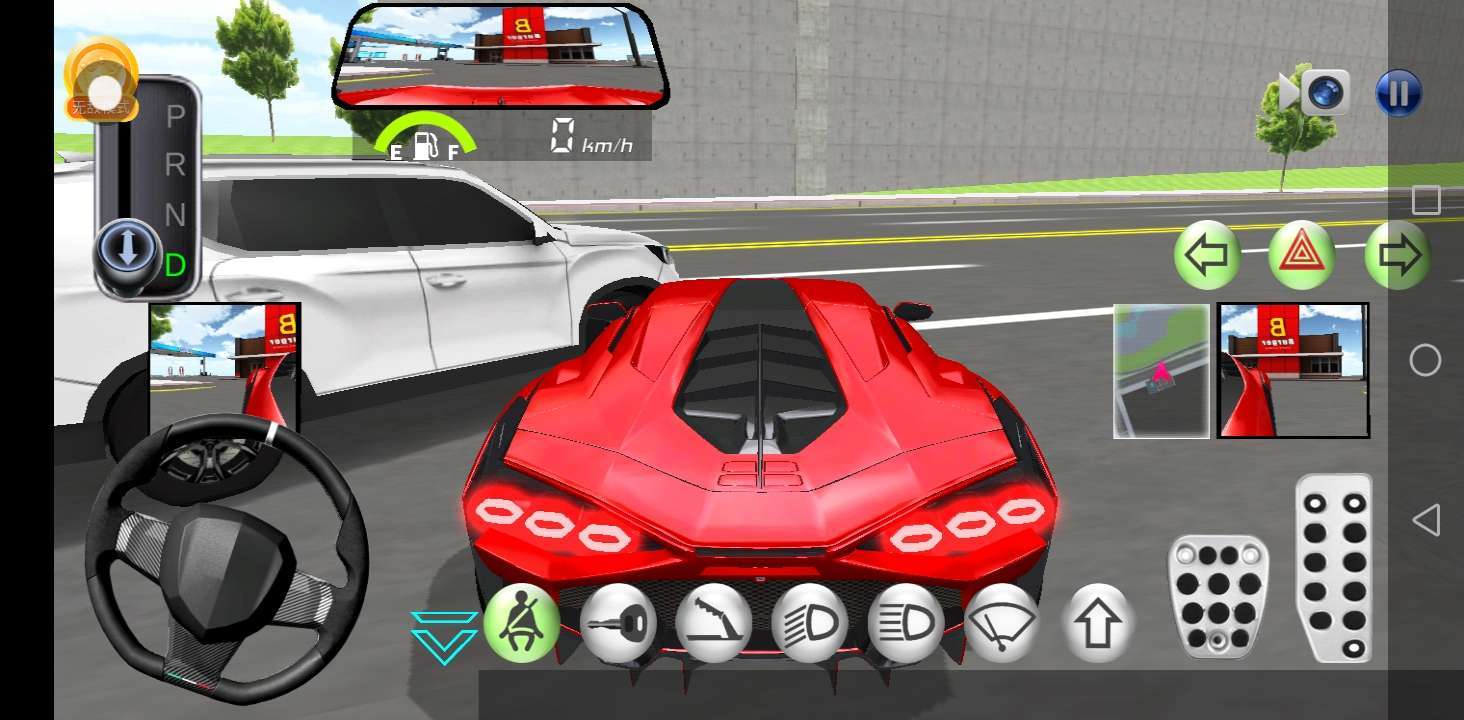Click the gear shifter knob
This screenshot has height=720, width=1464.
127,250
